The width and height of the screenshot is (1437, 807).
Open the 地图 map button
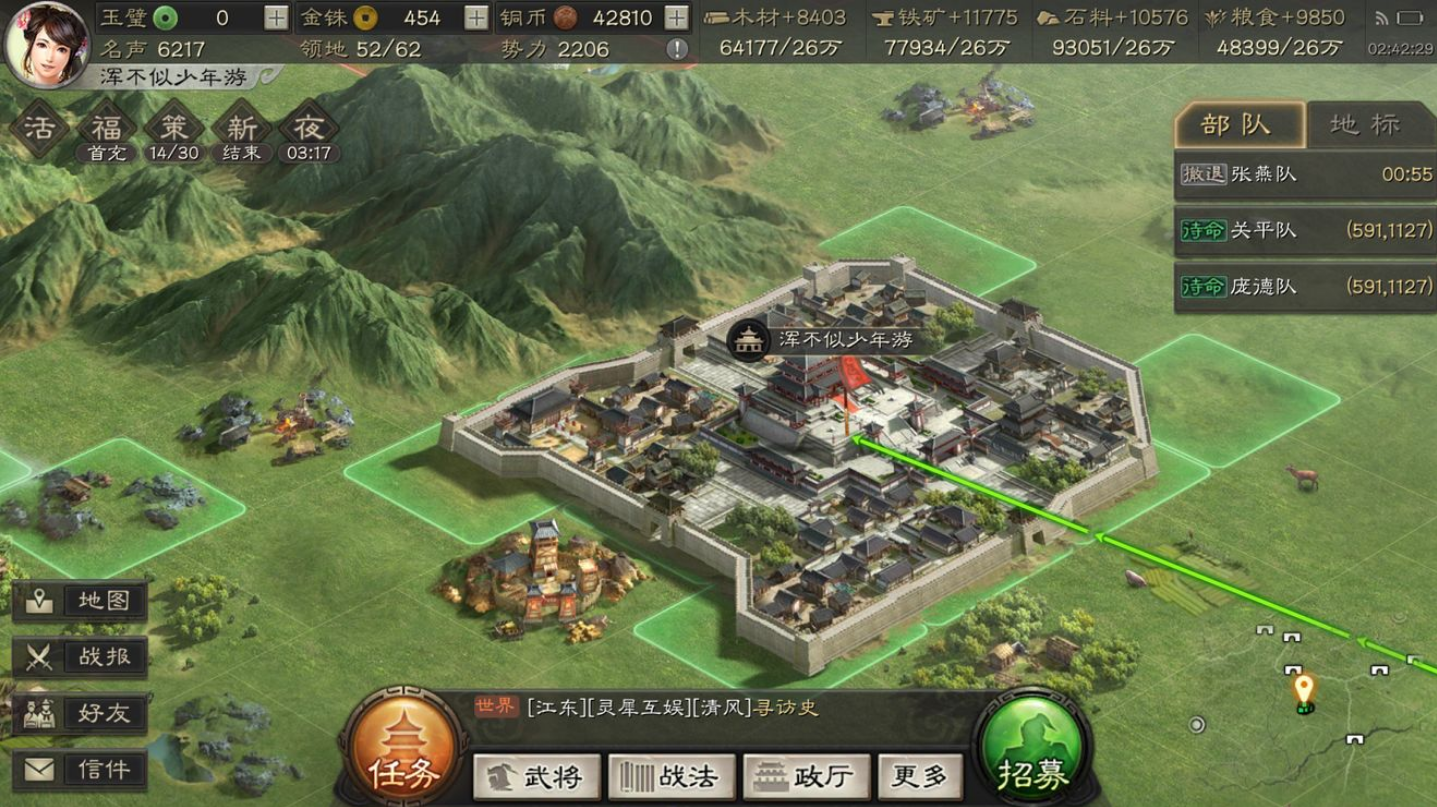[80, 601]
